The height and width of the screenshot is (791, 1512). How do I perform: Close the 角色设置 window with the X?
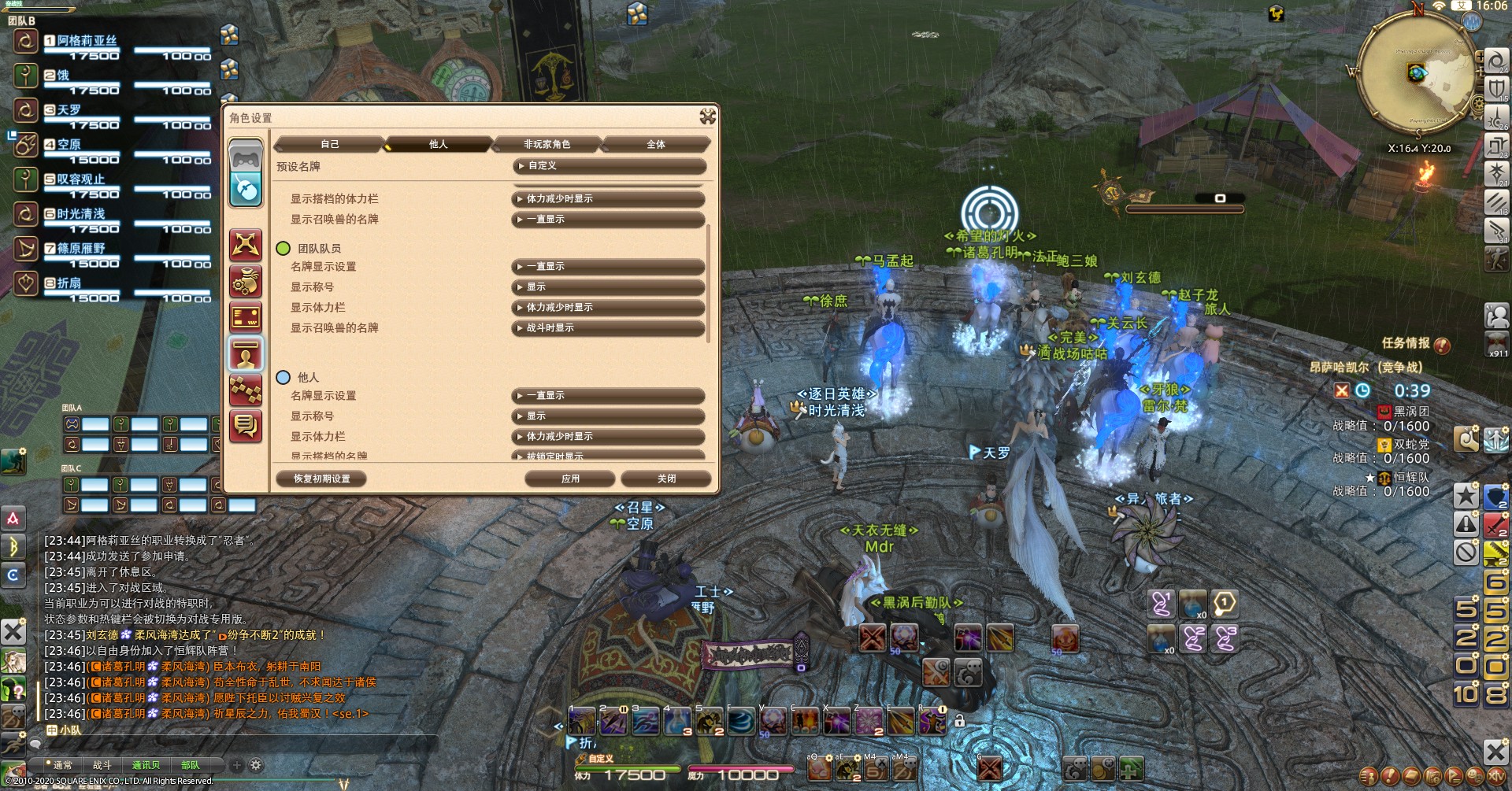(x=707, y=117)
